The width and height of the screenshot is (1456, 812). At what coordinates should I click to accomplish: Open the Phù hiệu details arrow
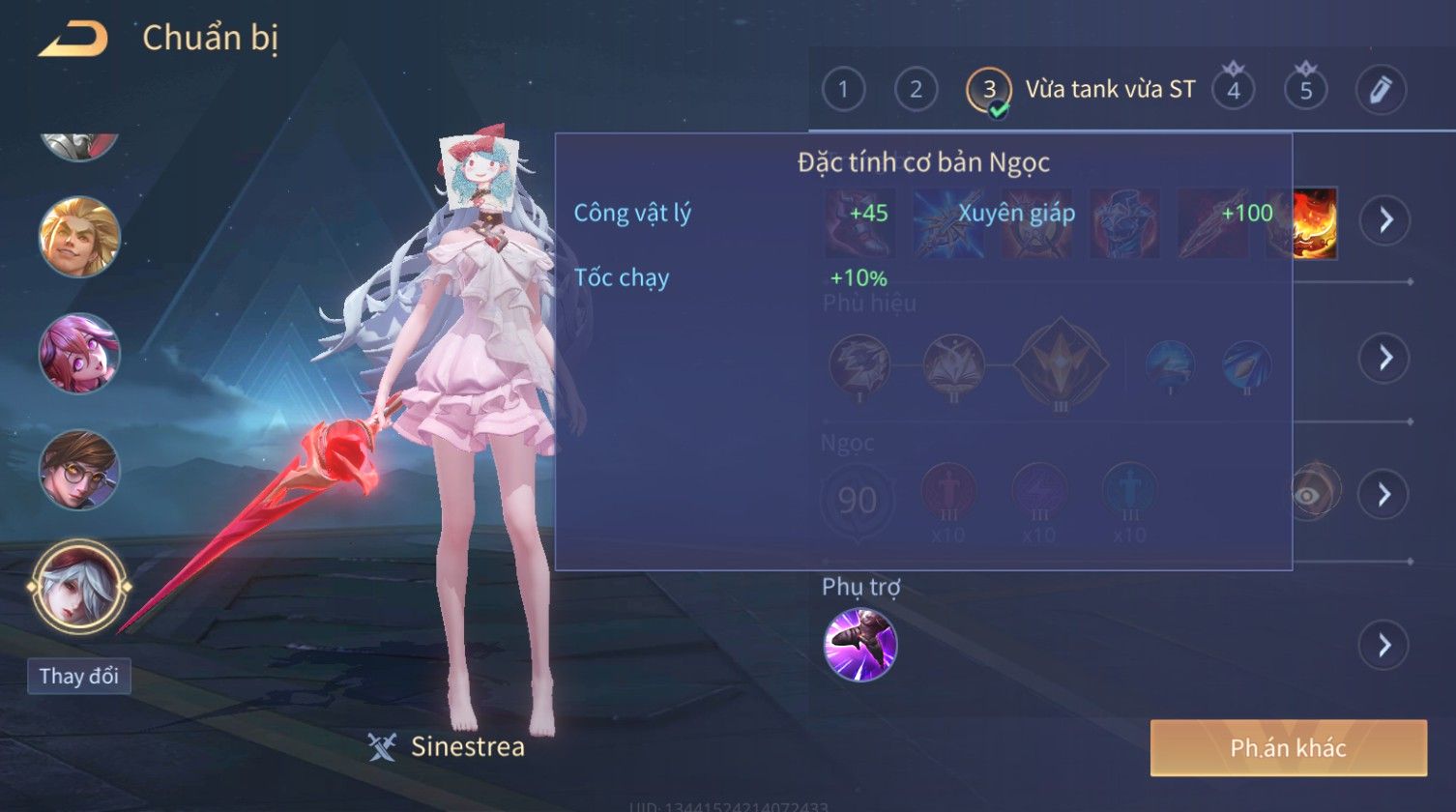click(x=1383, y=358)
